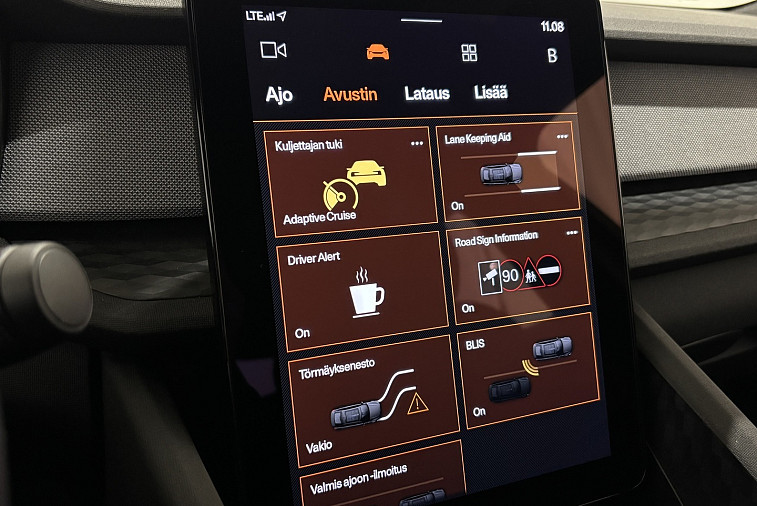Select the Avustin tab

coord(350,94)
